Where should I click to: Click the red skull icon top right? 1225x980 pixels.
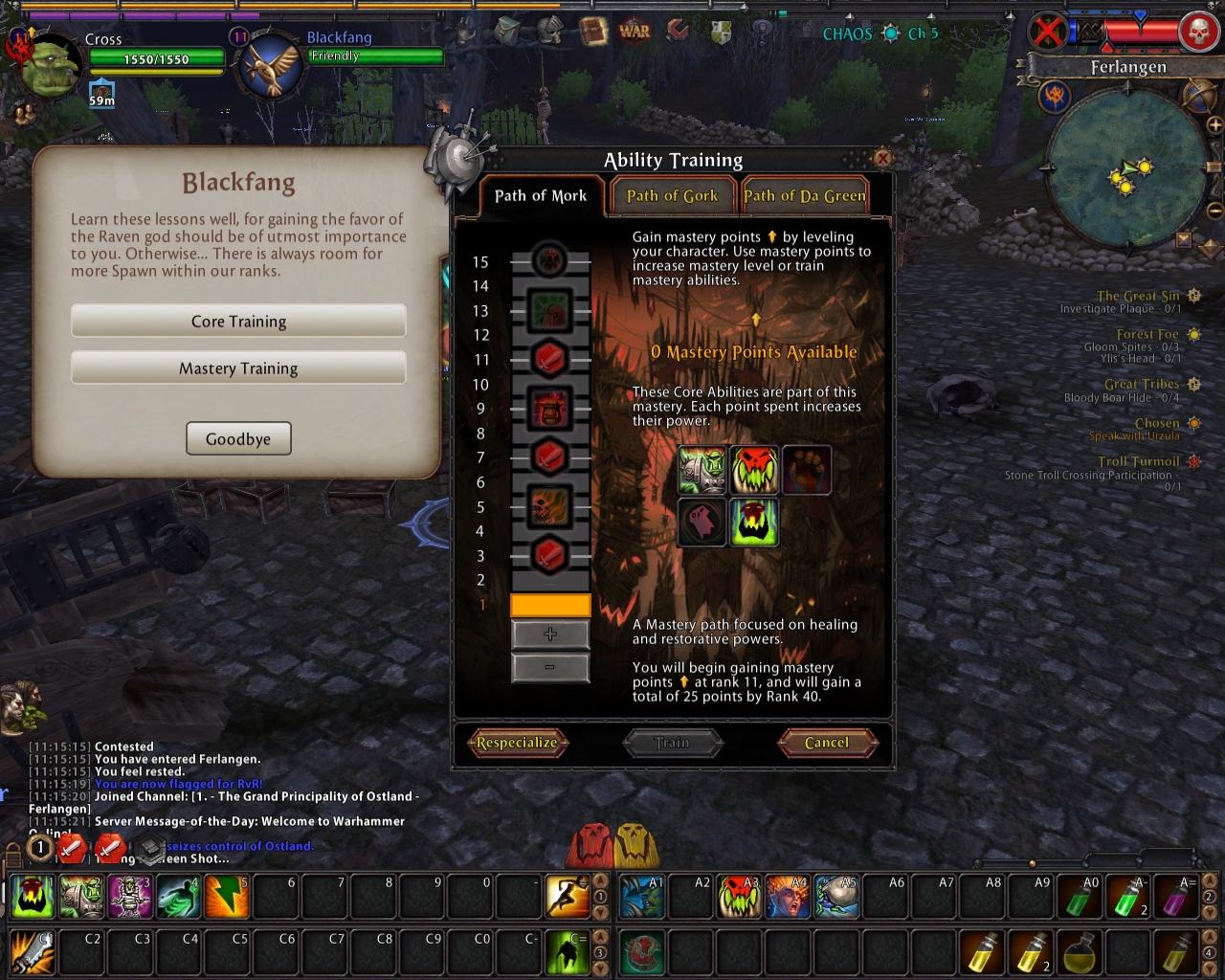click(1197, 33)
